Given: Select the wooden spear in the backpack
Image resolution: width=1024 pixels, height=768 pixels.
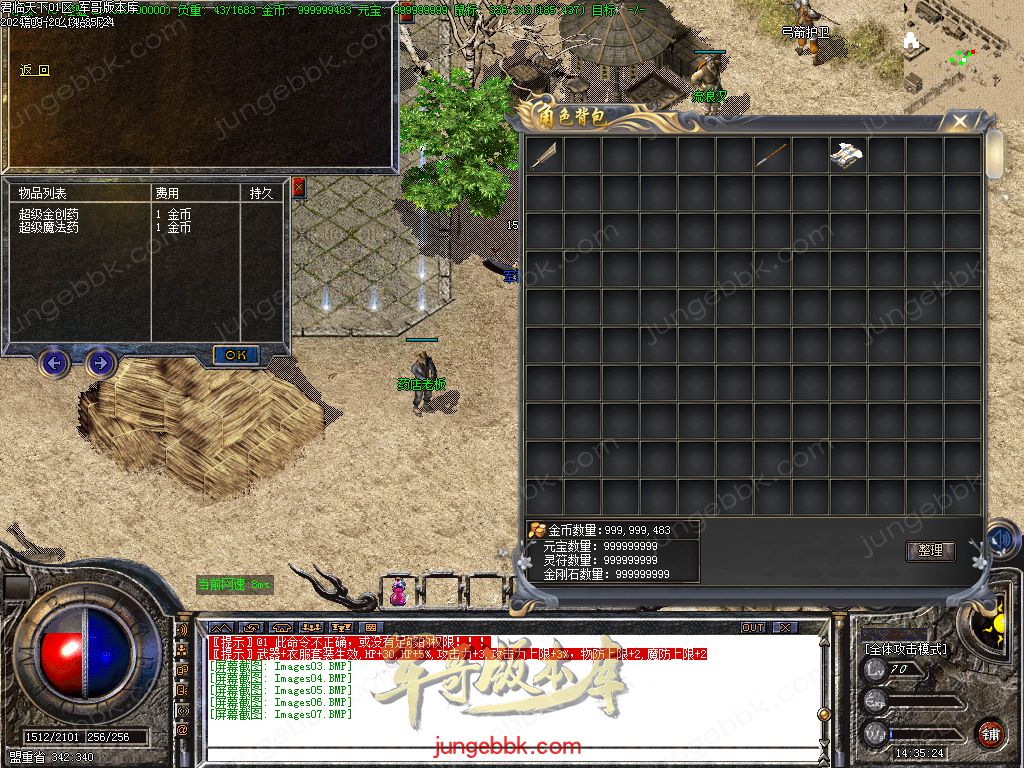Looking at the screenshot, I should click(x=772, y=155).
